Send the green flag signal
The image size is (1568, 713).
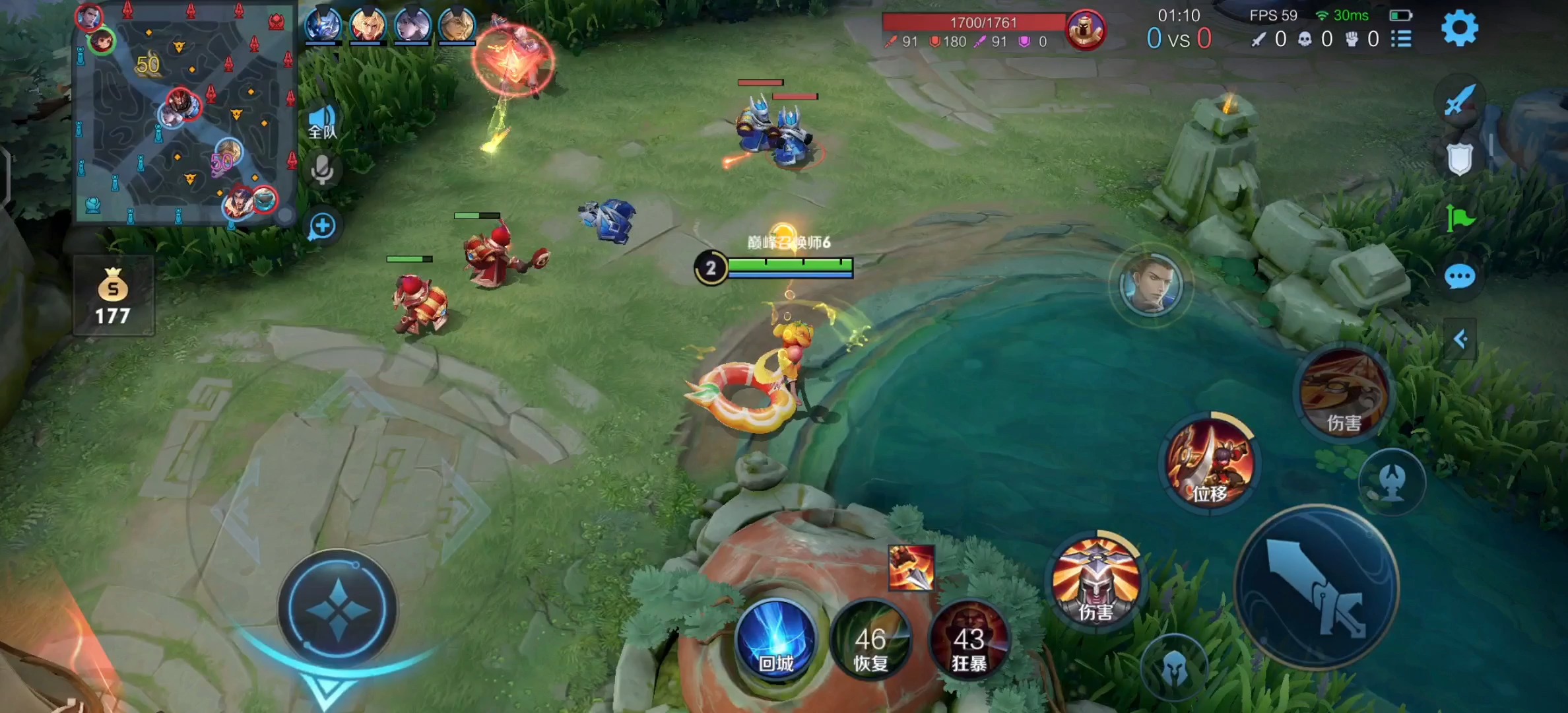tap(1459, 218)
